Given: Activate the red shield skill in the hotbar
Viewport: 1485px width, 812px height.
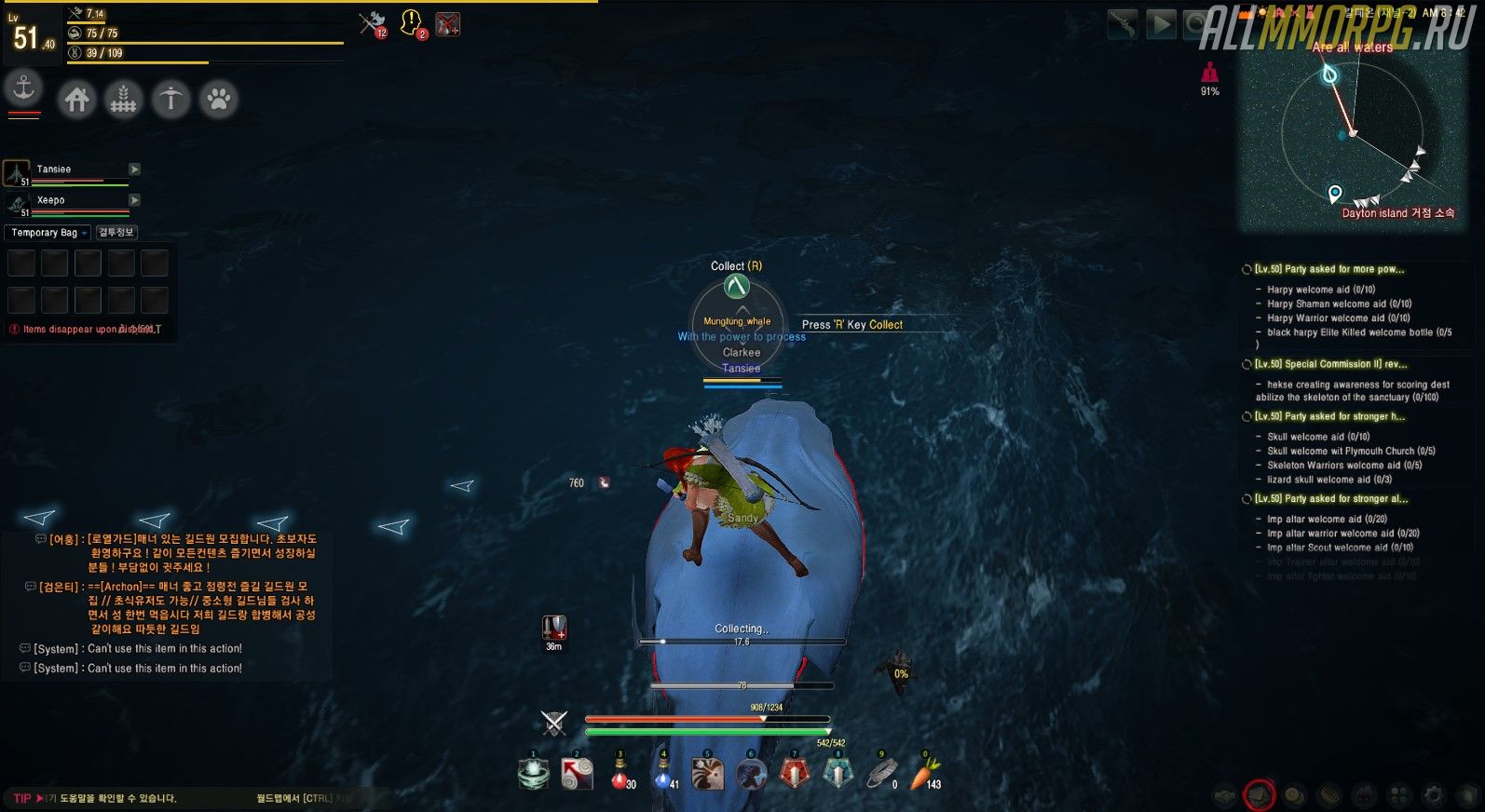Looking at the screenshot, I should tap(795, 774).
